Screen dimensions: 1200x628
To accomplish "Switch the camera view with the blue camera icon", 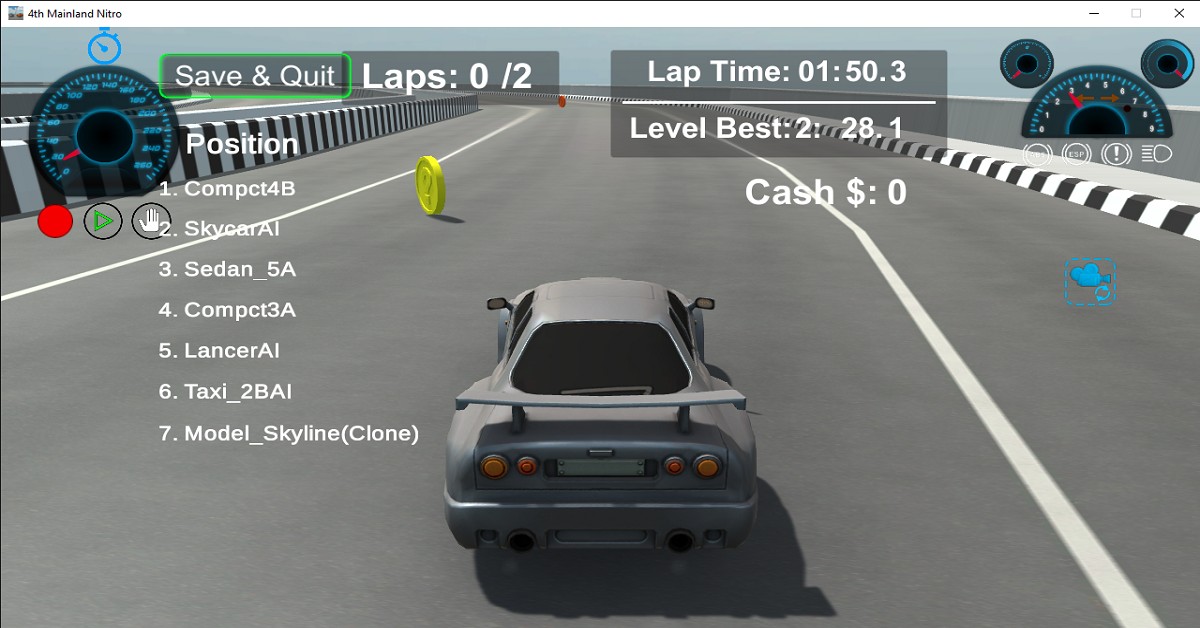I will [x=1090, y=281].
